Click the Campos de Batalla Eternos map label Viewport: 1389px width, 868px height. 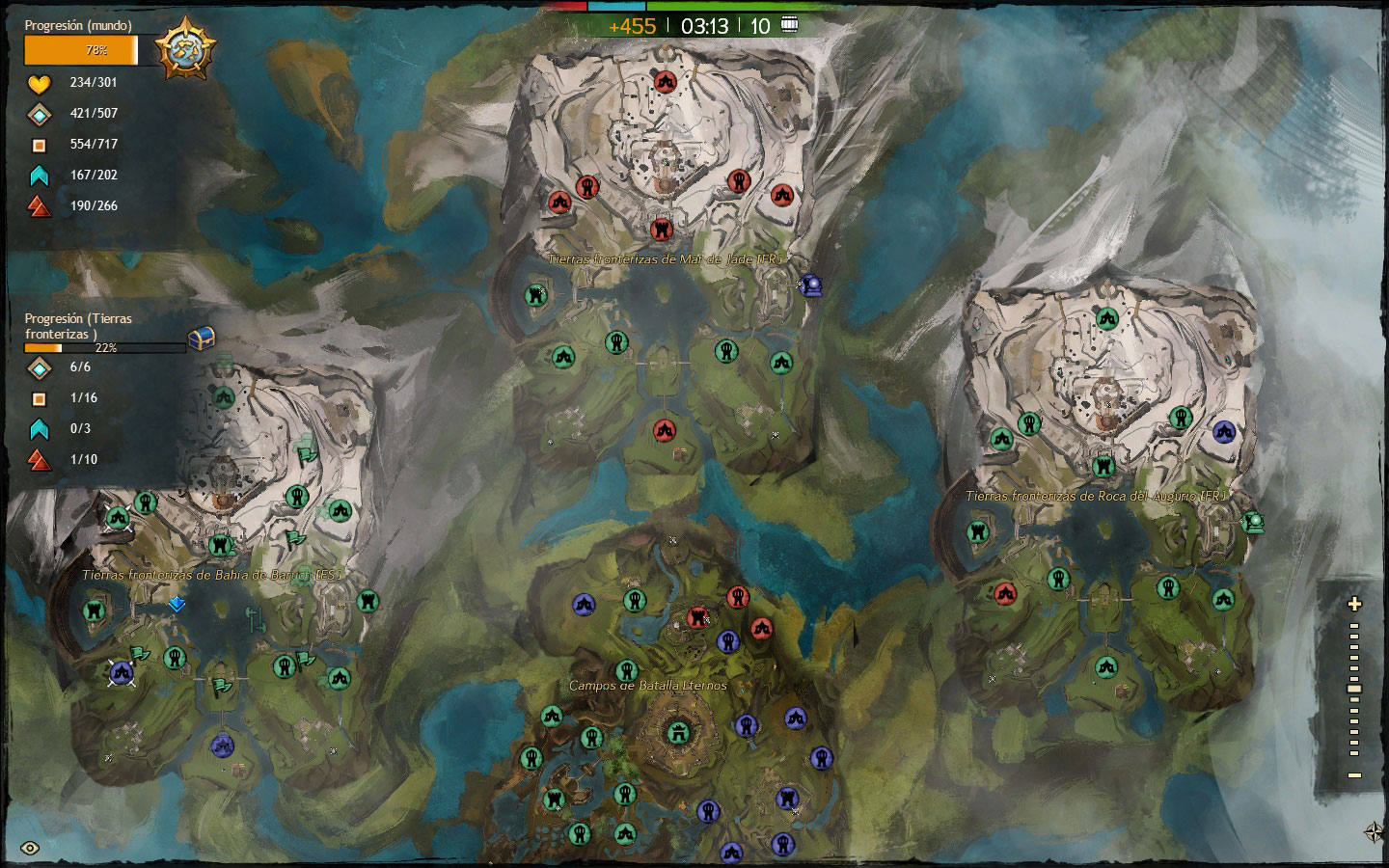point(648,686)
